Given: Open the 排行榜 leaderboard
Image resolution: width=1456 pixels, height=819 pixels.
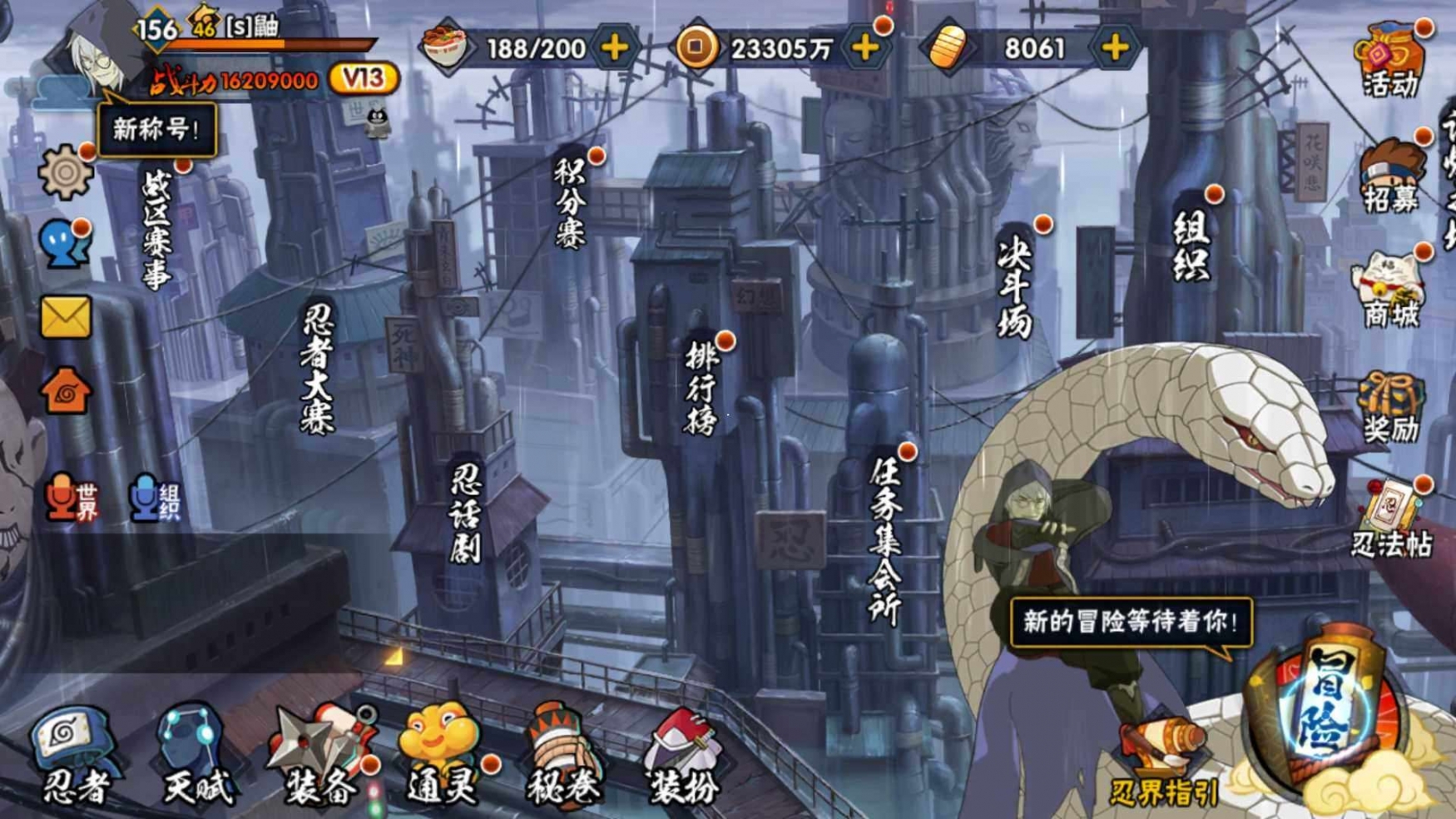Looking at the screenshot, I should [x=701, y=388].
